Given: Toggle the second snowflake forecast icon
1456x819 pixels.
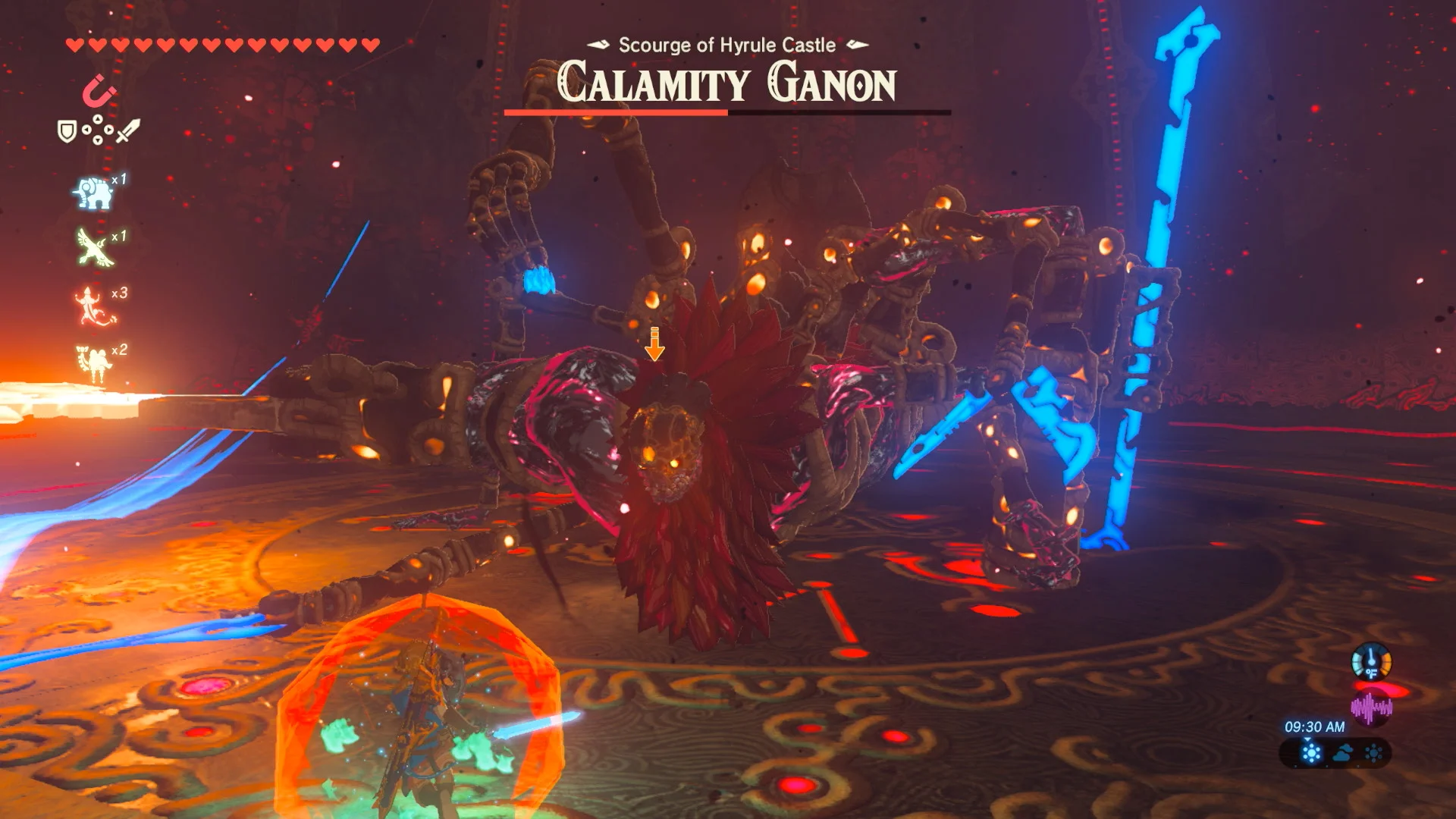Looking at the screenshot, I should pyautogui.click(x=1373, y=753).
